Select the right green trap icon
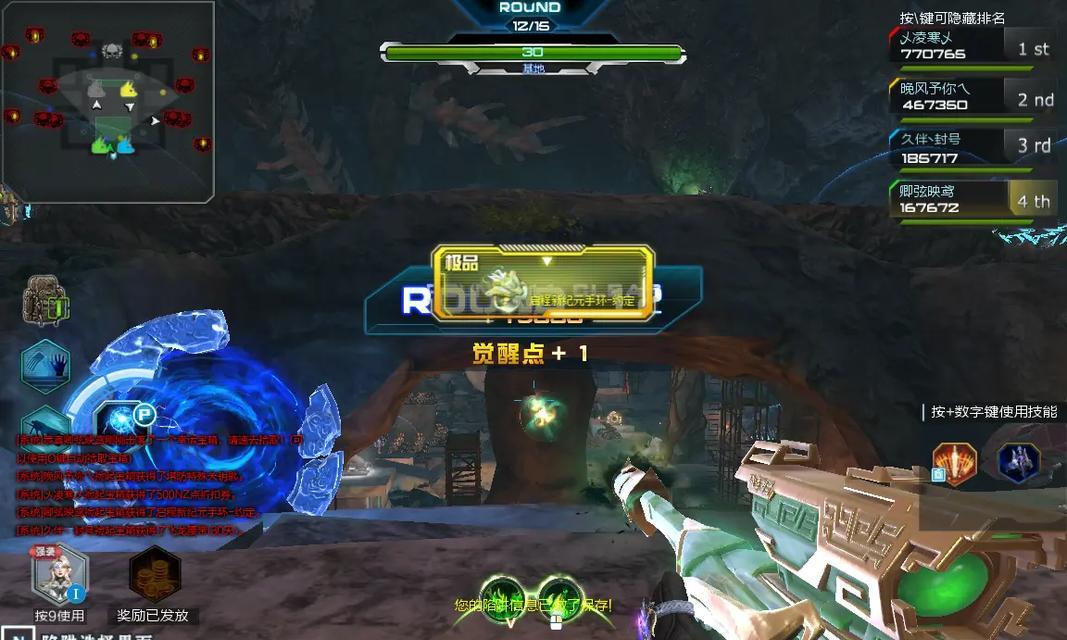The height and width of the screenshot is (640, 1067). (560, 597)
